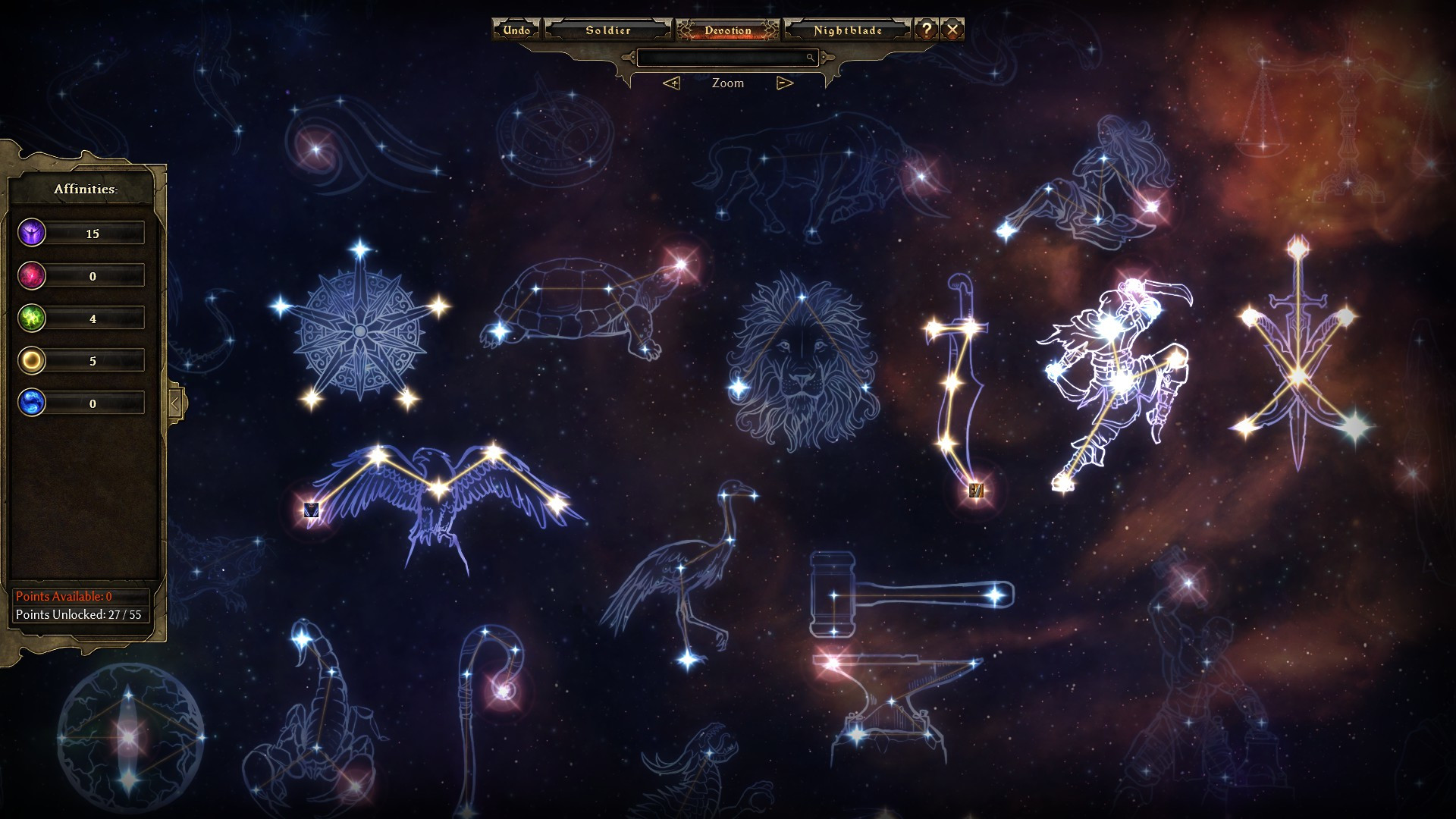Select the hammer constellation
The width and height of the screenshot is (1456, 819).
tap(902, 595)
